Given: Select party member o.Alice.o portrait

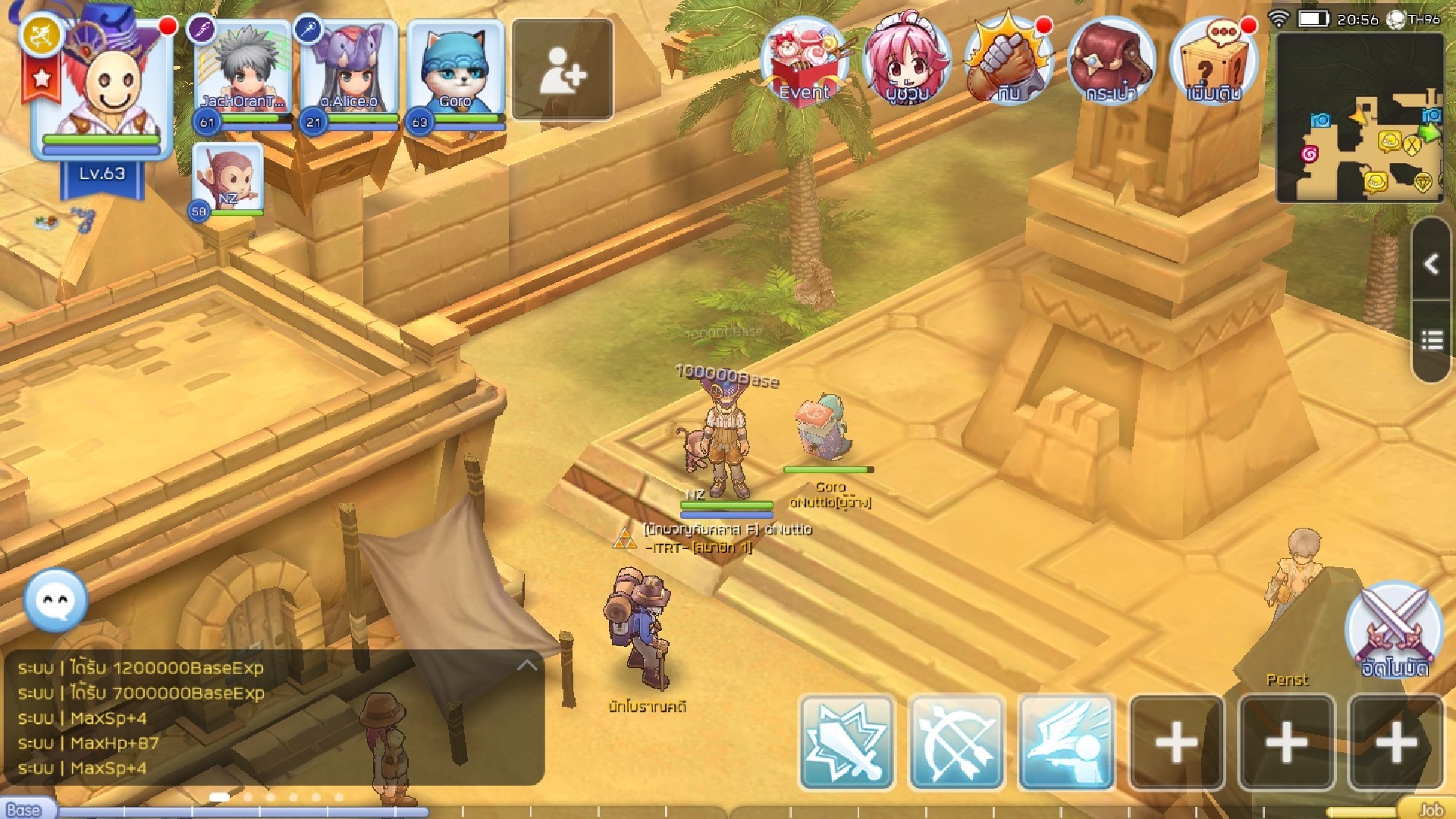Looking at the screenshot, I should click(x=349, y=72).
